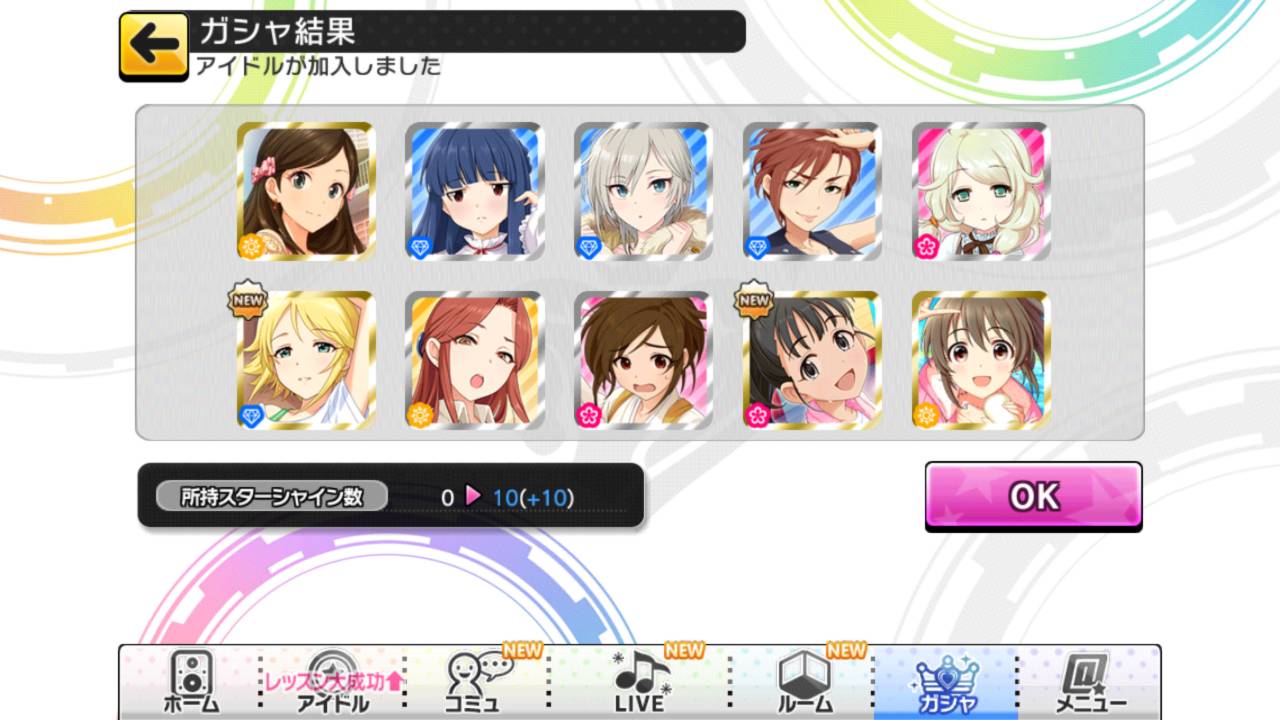Confirm gacha results with the OK button
The height and width of the screenshot is (720, 1280).
point(1033,496)
